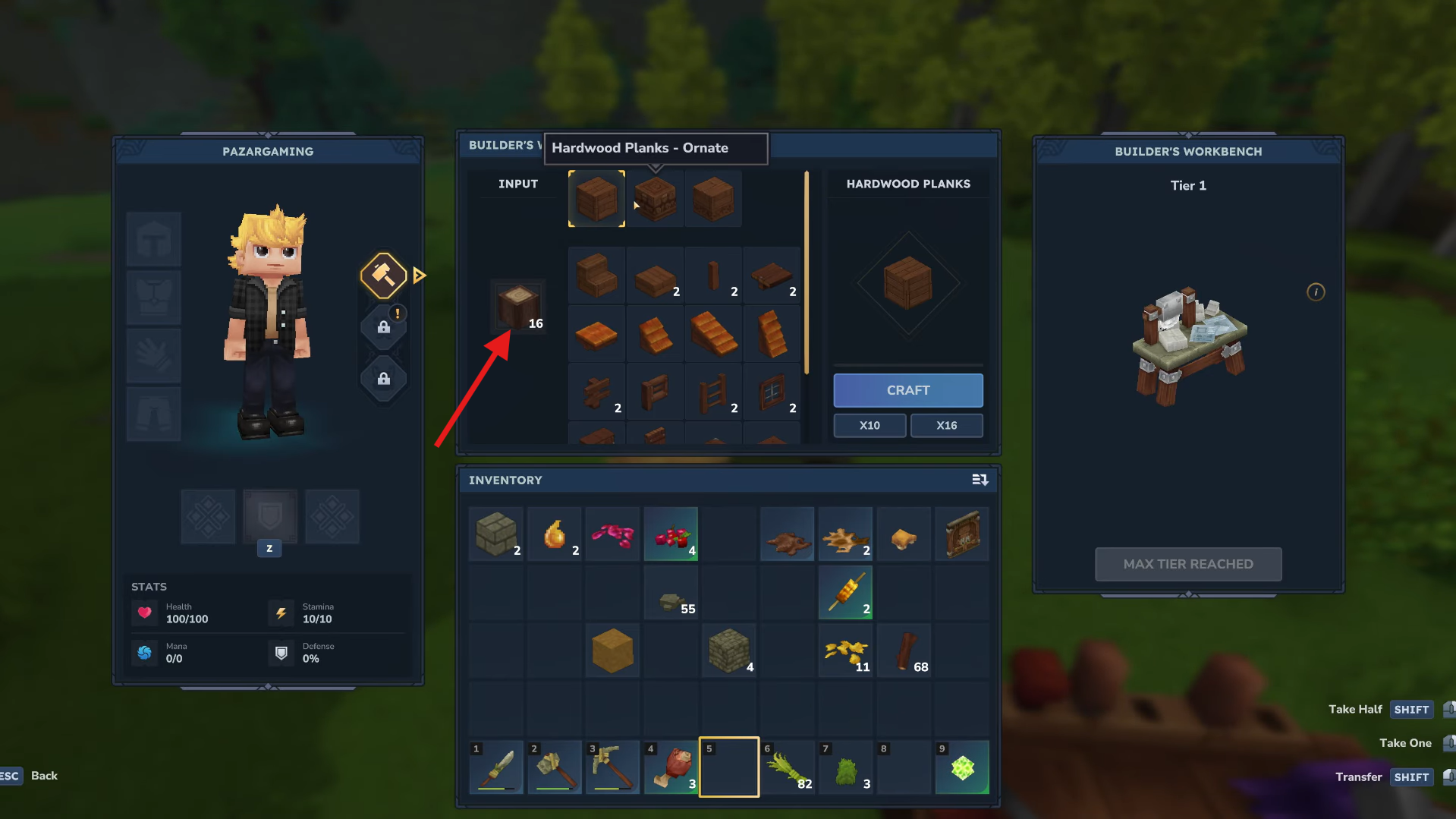Select the crafting hammer icon beside the character
1456x819 pixels.
383,276
